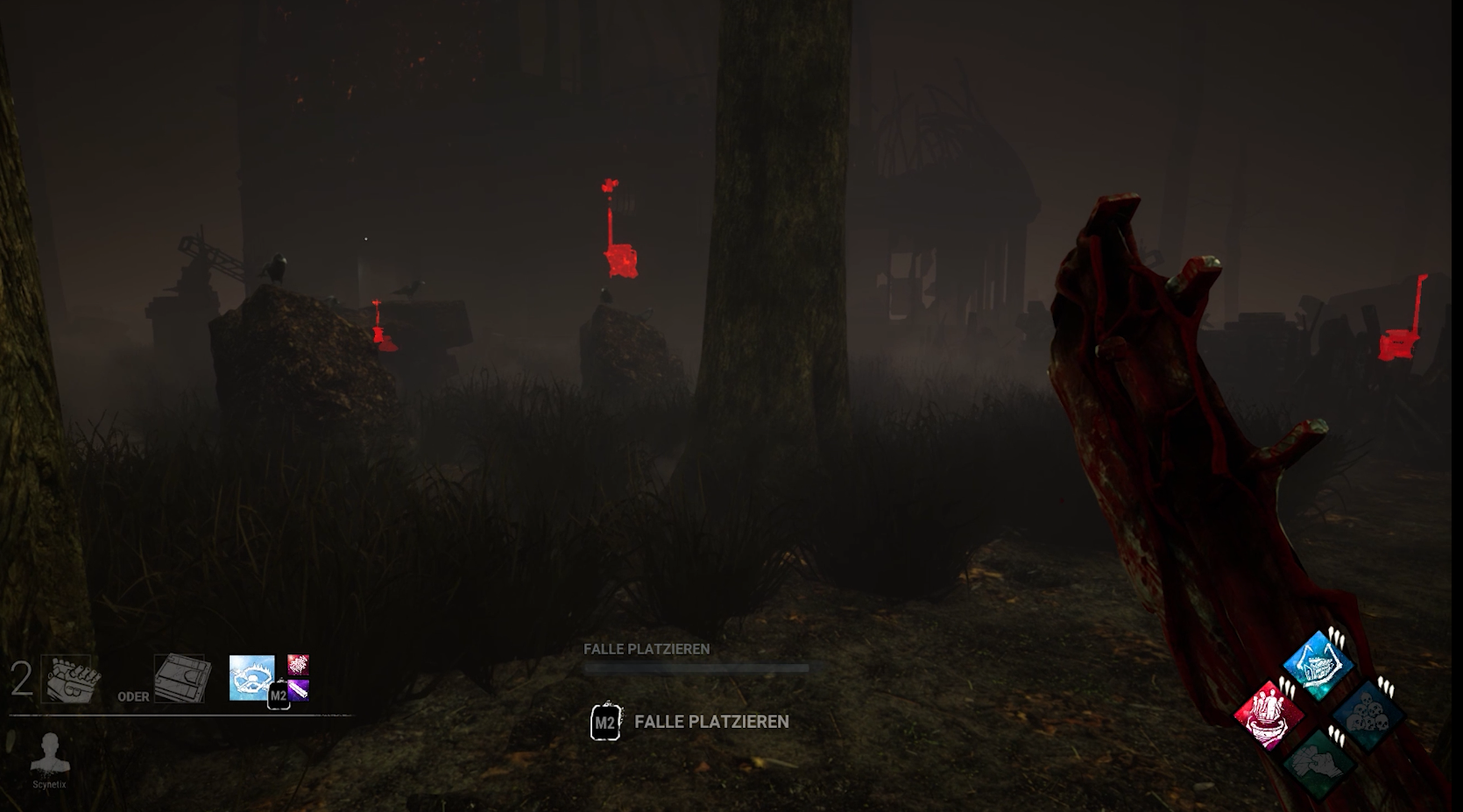Select the hatch icon after ODER
This screenshot has height=812, width=1463.
181,678
